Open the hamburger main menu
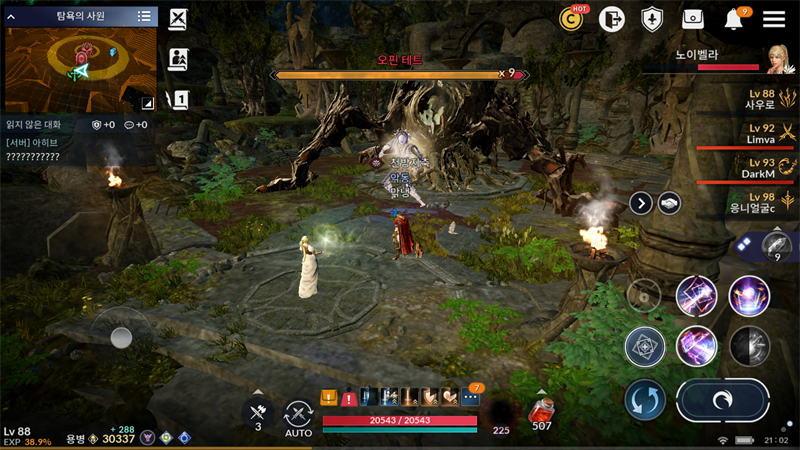This screenshot has width=800, height=450. coord(773,19)
